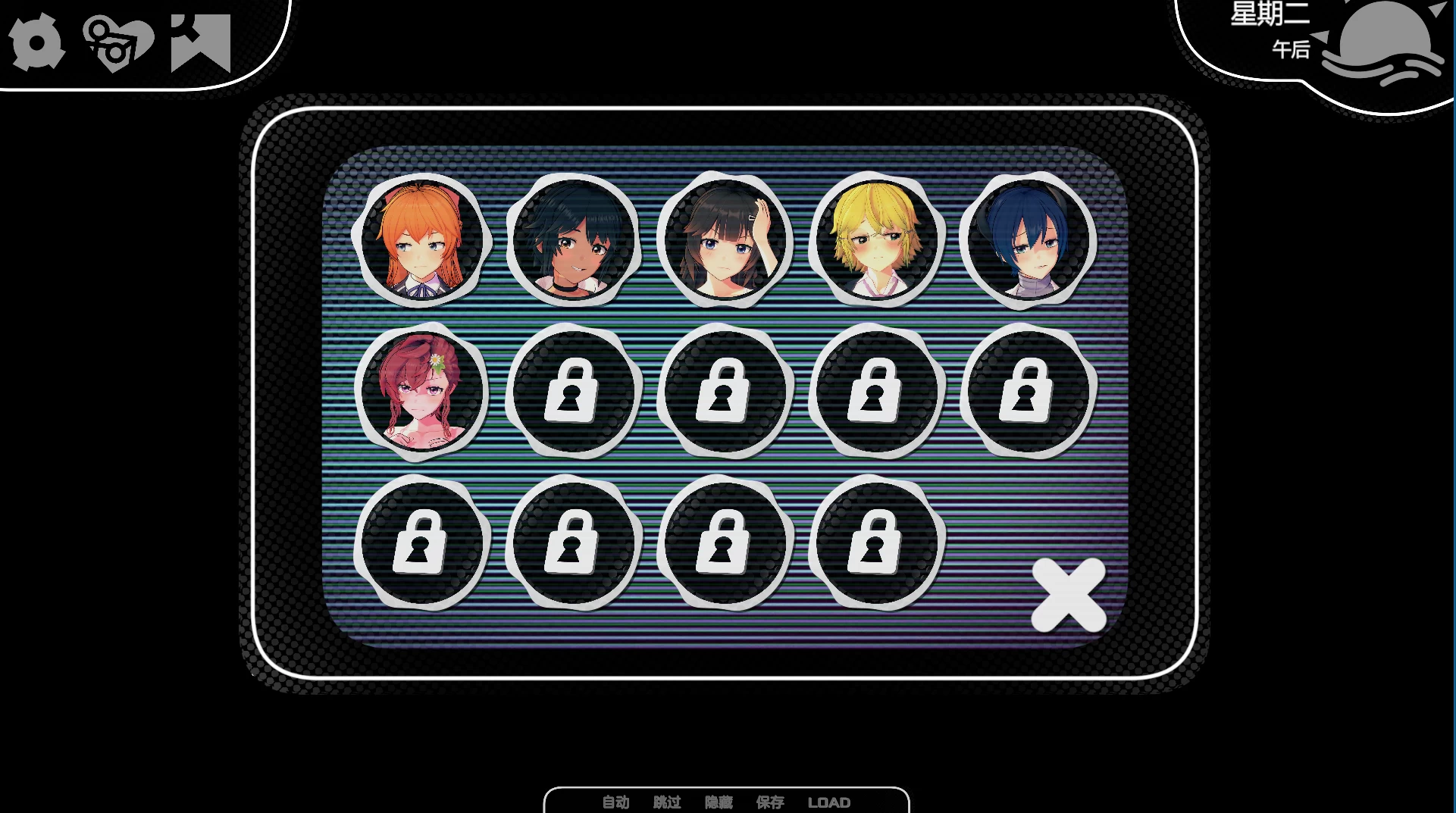Click the padlock slot below the blonde girl
1456x813 pixels.
[x=876, y=392]
